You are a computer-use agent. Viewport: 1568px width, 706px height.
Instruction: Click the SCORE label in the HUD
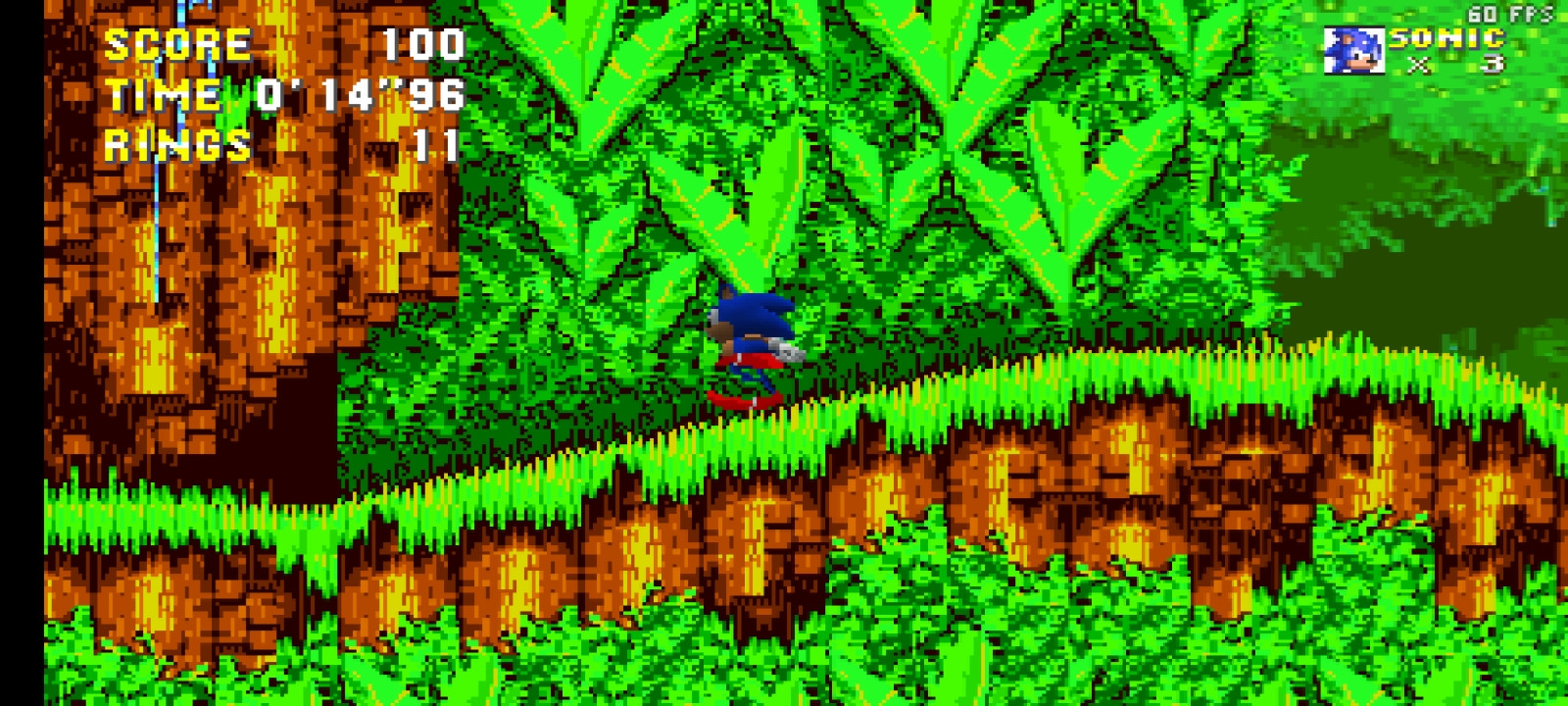[176, 43]
